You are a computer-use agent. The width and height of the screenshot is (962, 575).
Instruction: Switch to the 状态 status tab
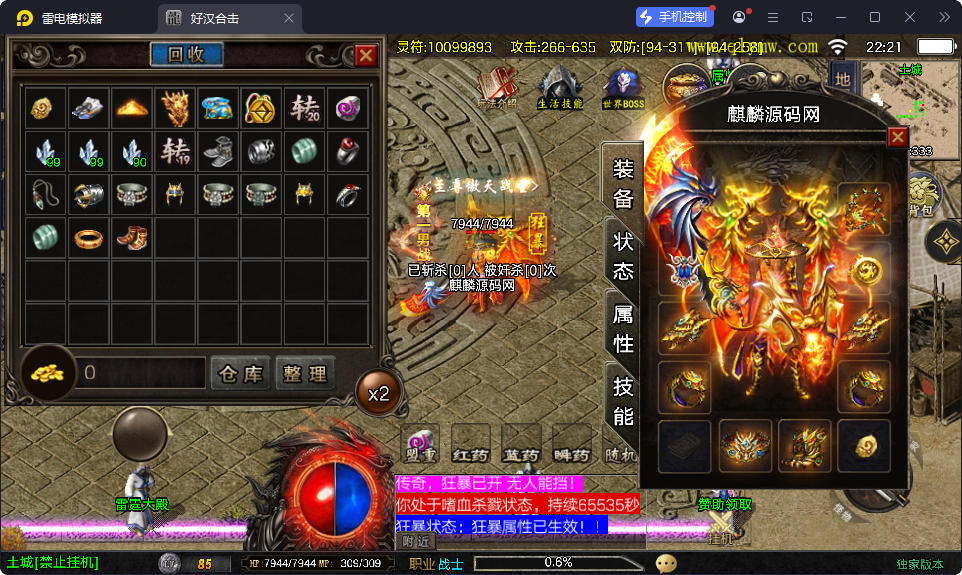click(x=622, y=257)
